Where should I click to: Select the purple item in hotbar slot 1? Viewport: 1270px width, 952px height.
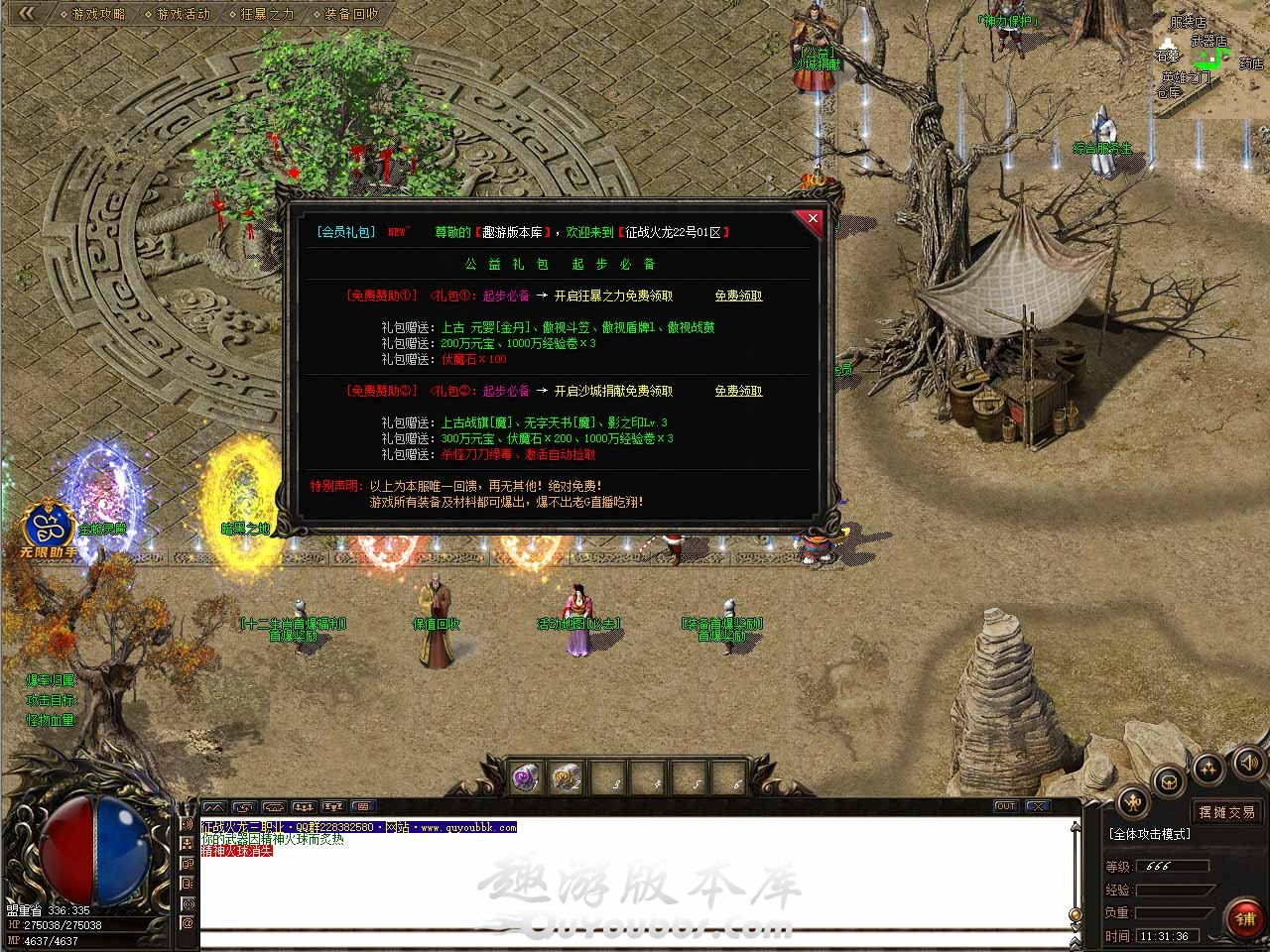point(526,778)
